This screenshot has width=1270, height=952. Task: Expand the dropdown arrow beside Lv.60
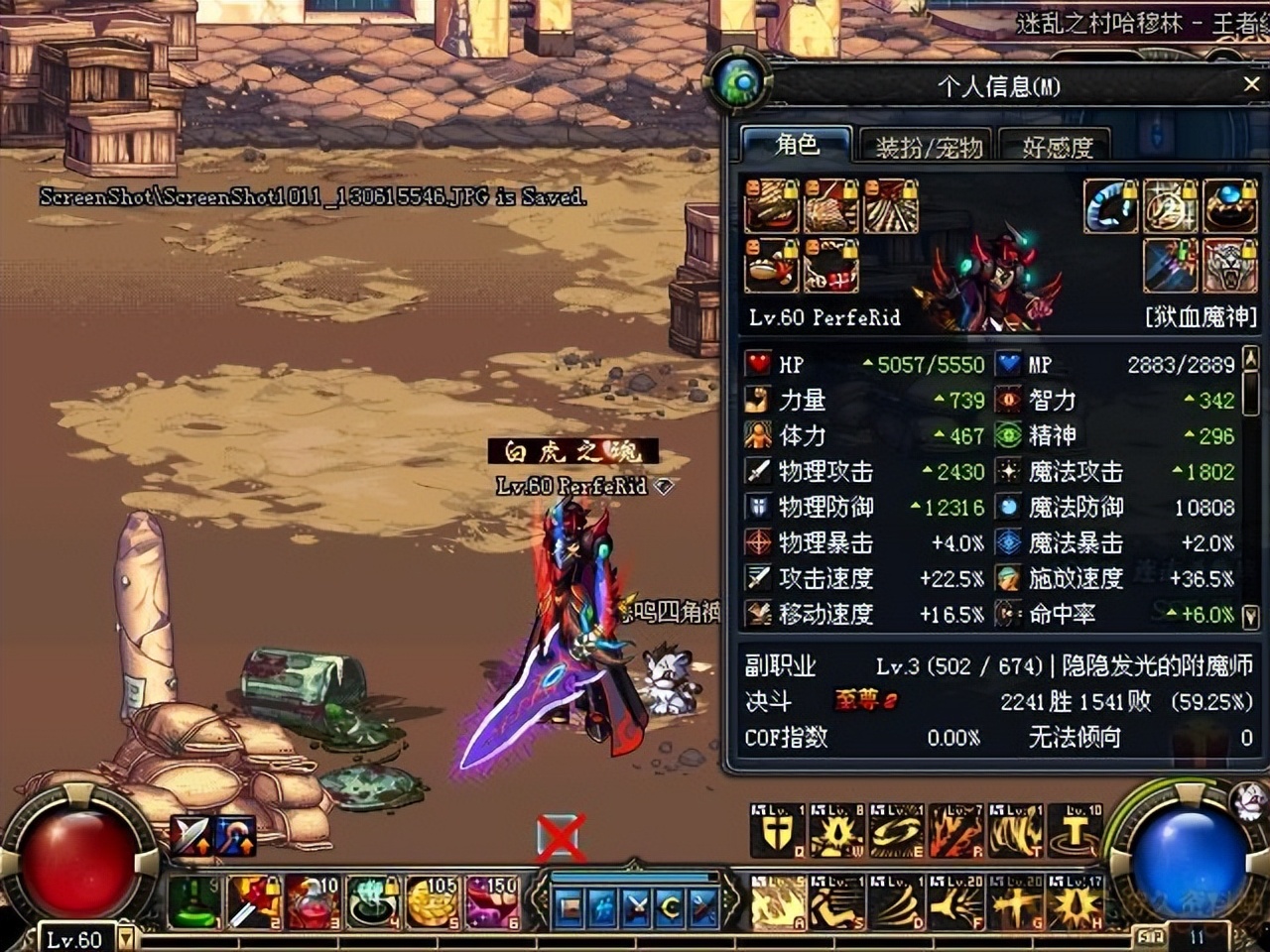tap(127, 937)
